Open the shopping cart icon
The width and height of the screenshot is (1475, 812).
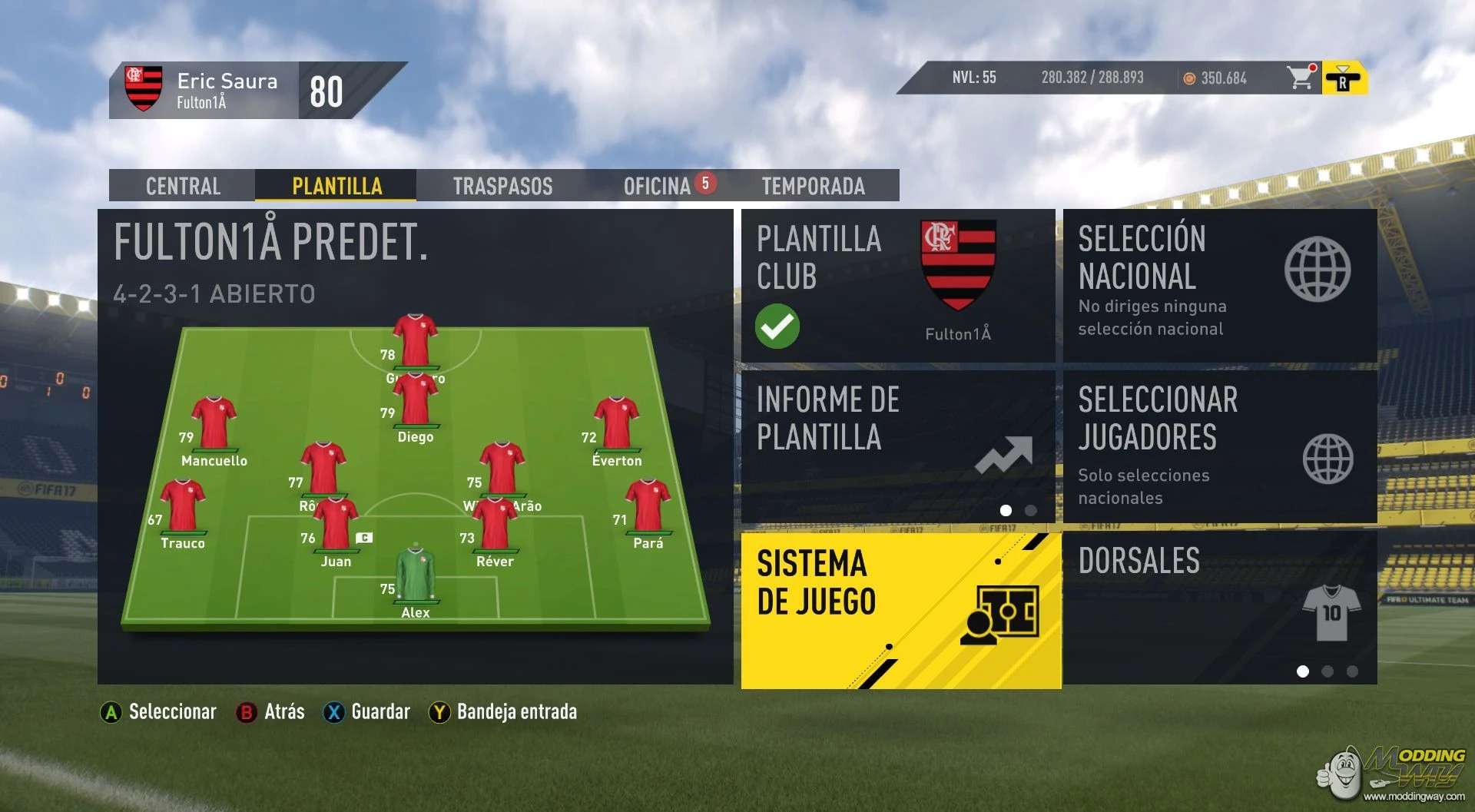[1300, 78]
